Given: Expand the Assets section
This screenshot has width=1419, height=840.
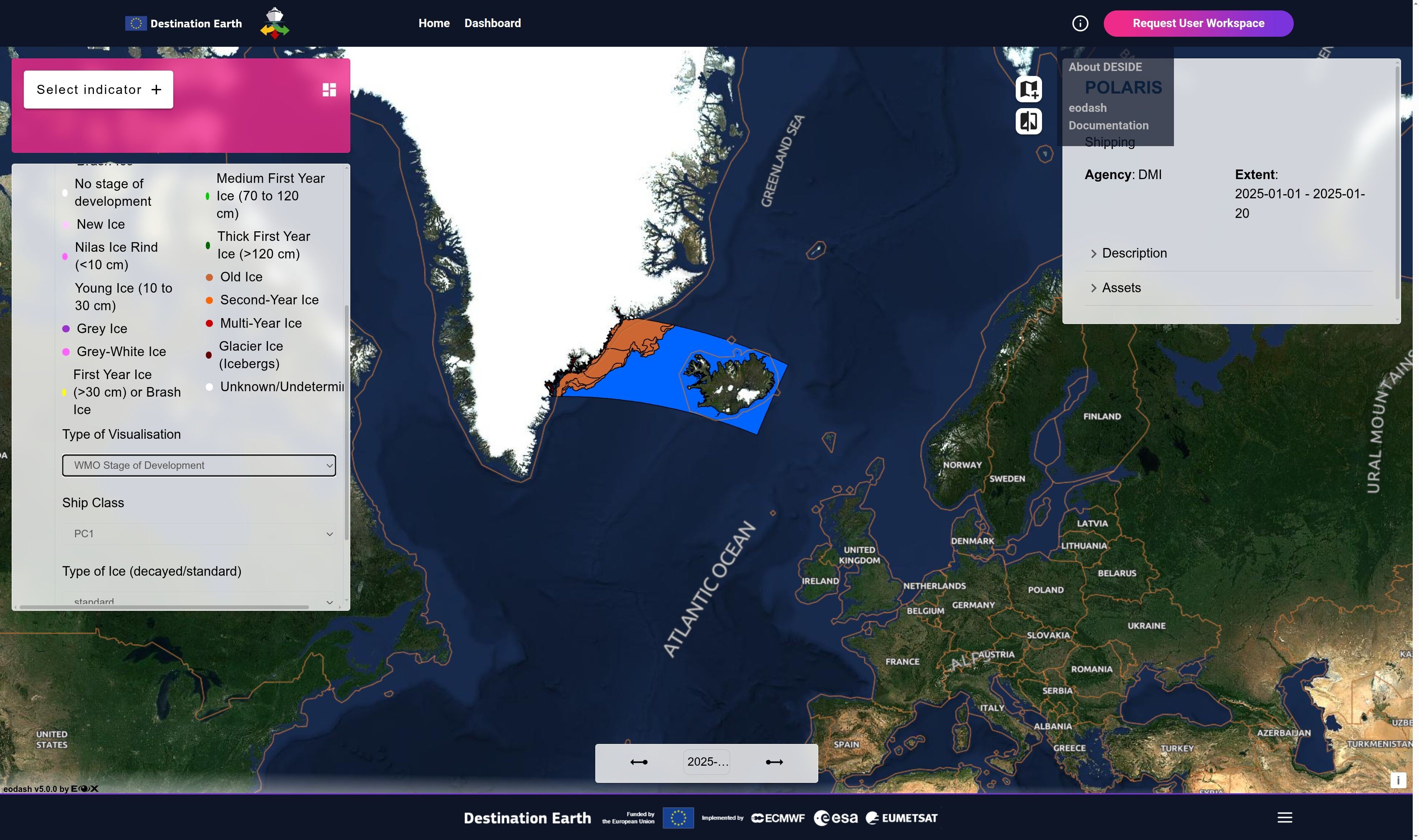Looking at the screenshot, I should pos(1121,288).
